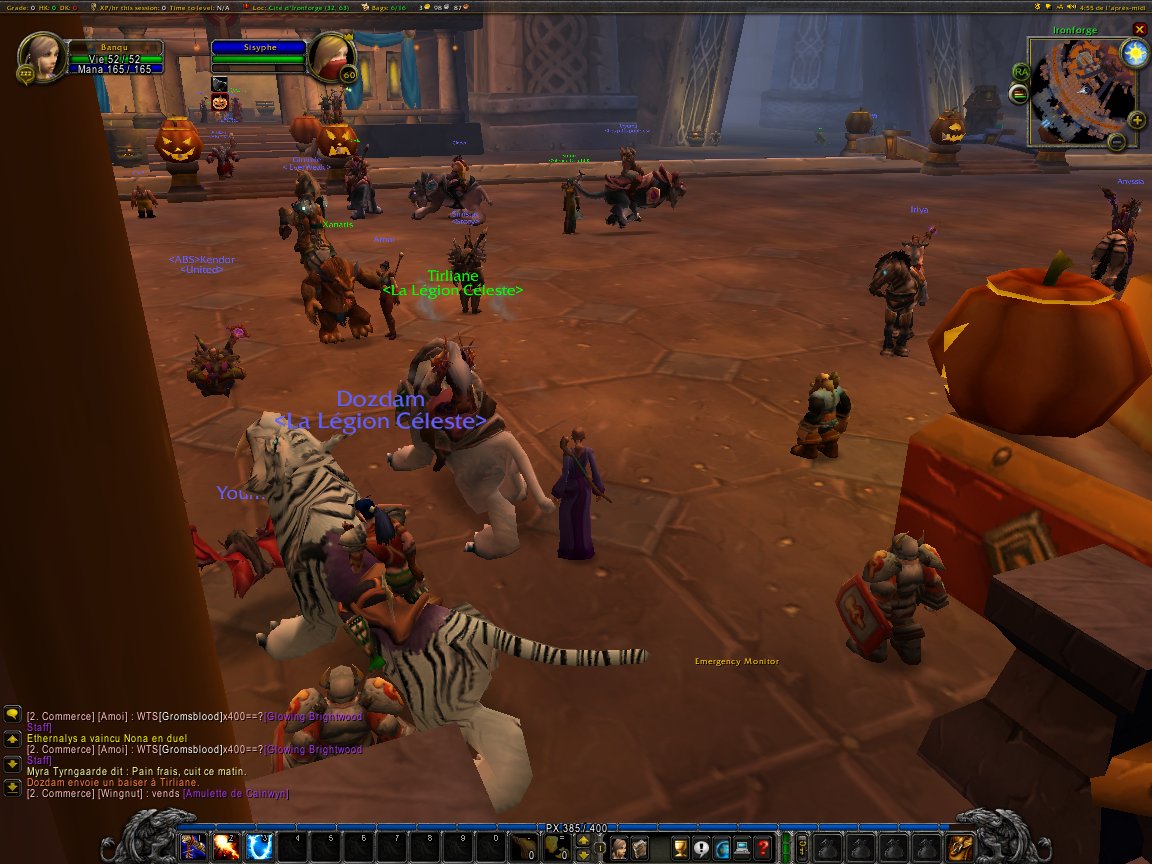Close the minimap with the red X
The height and width of the screenshot is (864, 1152).
point(1139,29)
